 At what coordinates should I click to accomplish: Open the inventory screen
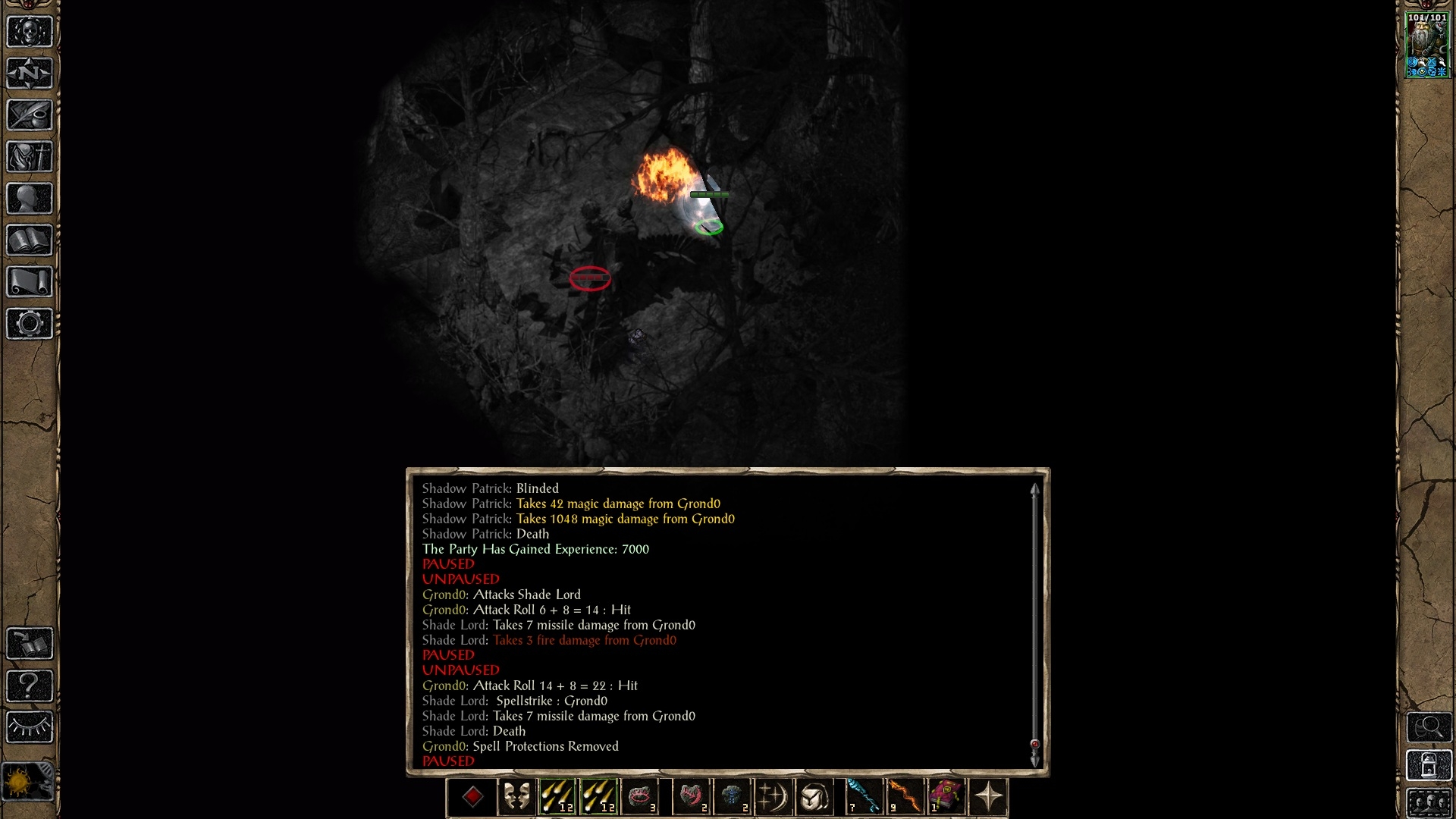(x=30, y=157)
